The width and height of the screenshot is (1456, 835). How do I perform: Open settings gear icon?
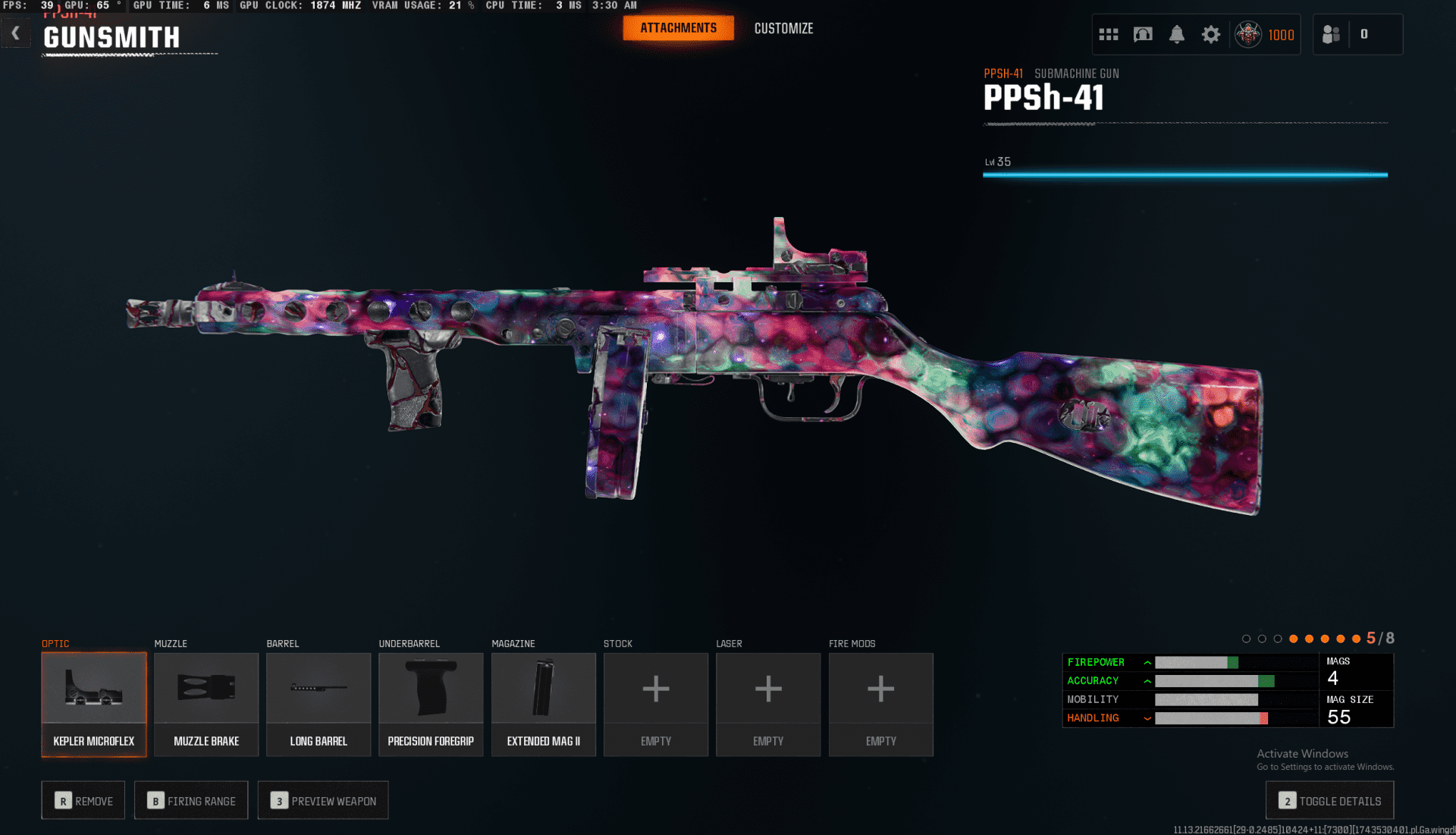[x=1211, y=35]
